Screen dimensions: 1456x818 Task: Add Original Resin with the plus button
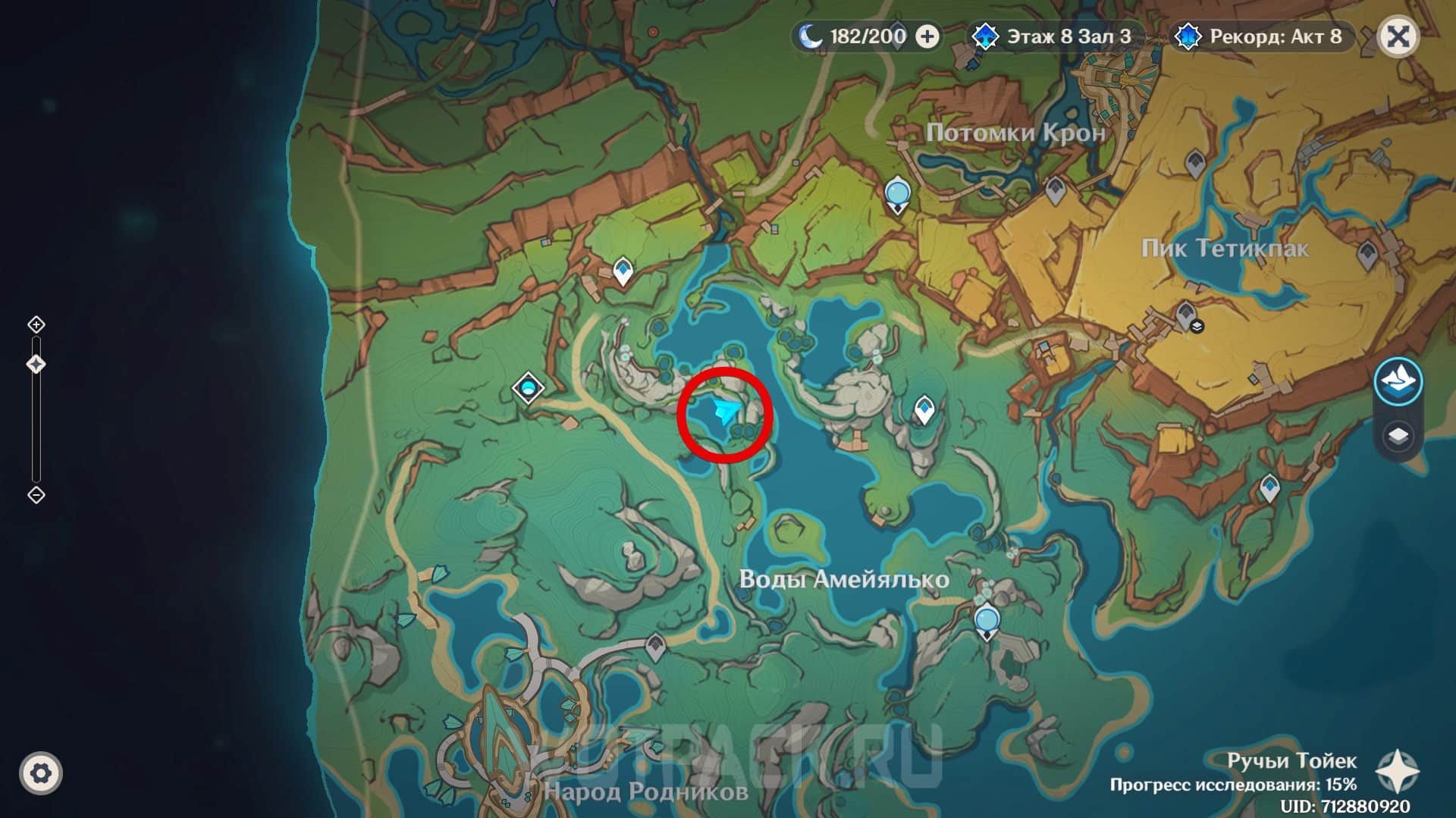[927, 36]
